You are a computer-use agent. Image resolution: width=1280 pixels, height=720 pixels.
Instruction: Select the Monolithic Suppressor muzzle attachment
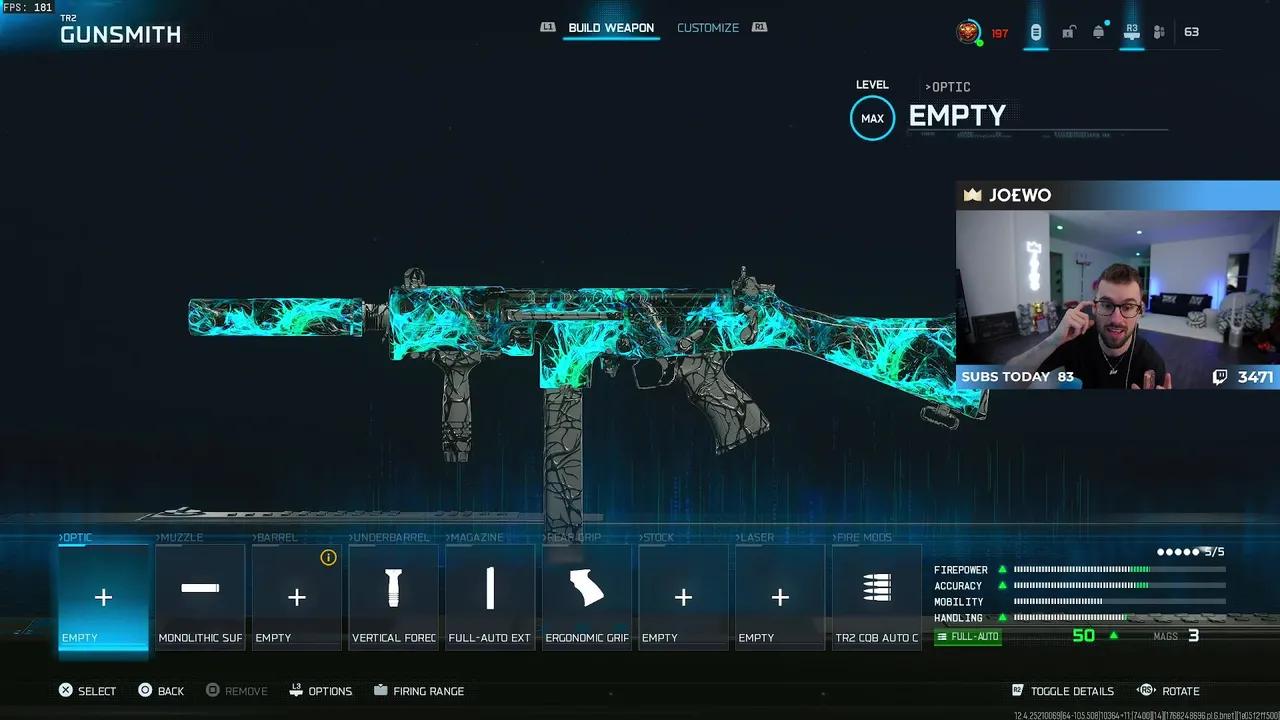coord(200,597)
